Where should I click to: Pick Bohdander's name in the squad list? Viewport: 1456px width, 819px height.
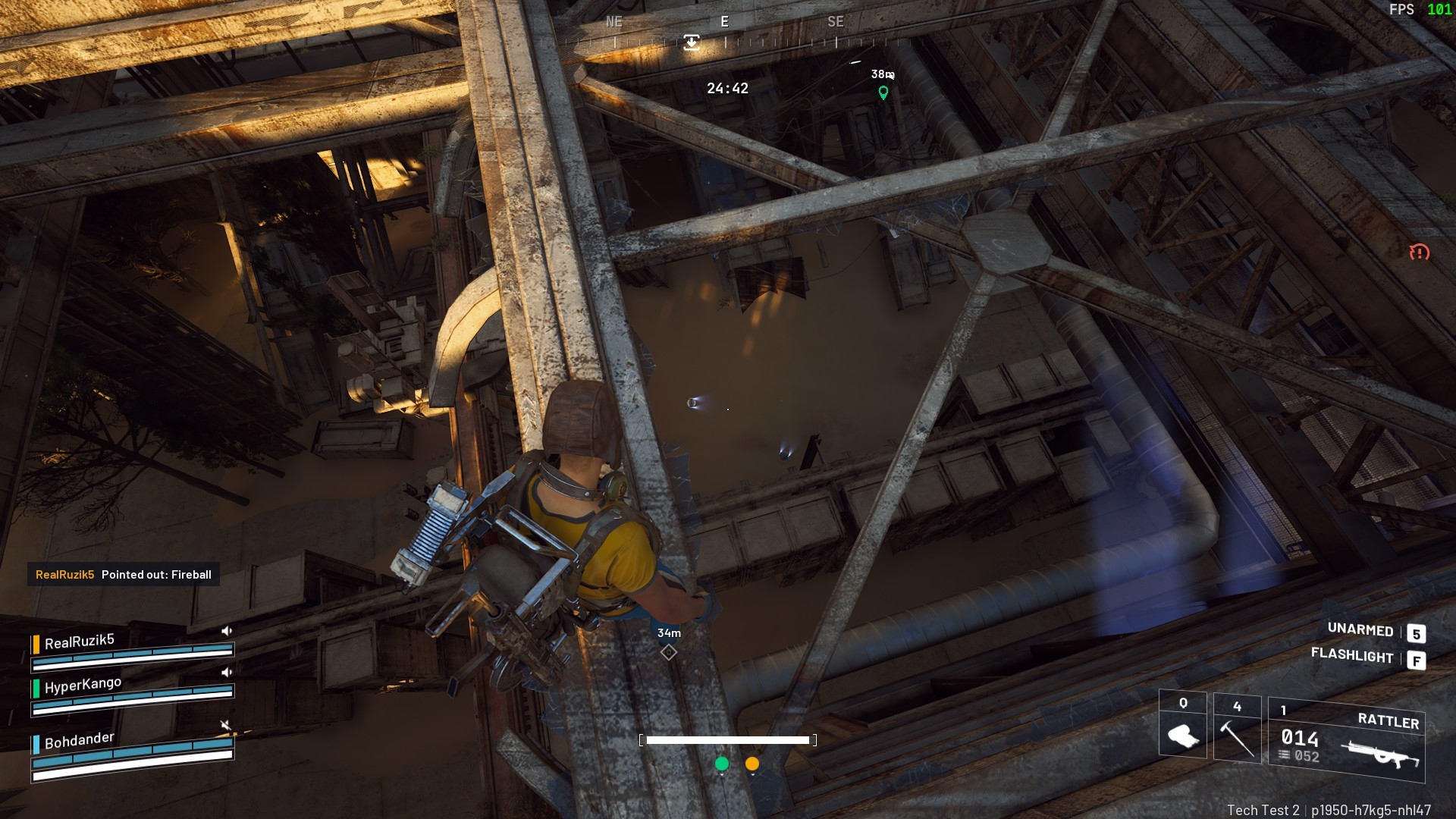click(79, 741)
